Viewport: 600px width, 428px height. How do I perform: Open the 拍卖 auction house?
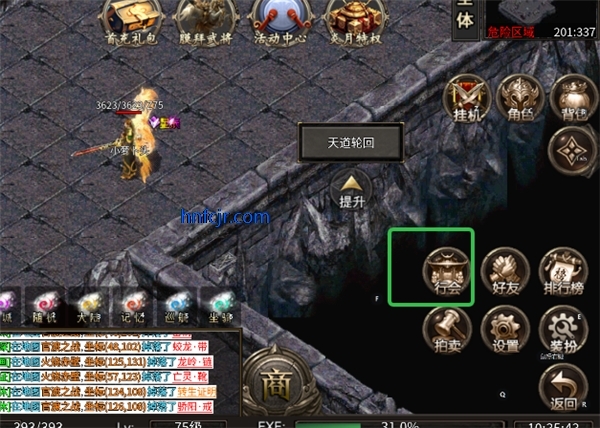point(446,329)
